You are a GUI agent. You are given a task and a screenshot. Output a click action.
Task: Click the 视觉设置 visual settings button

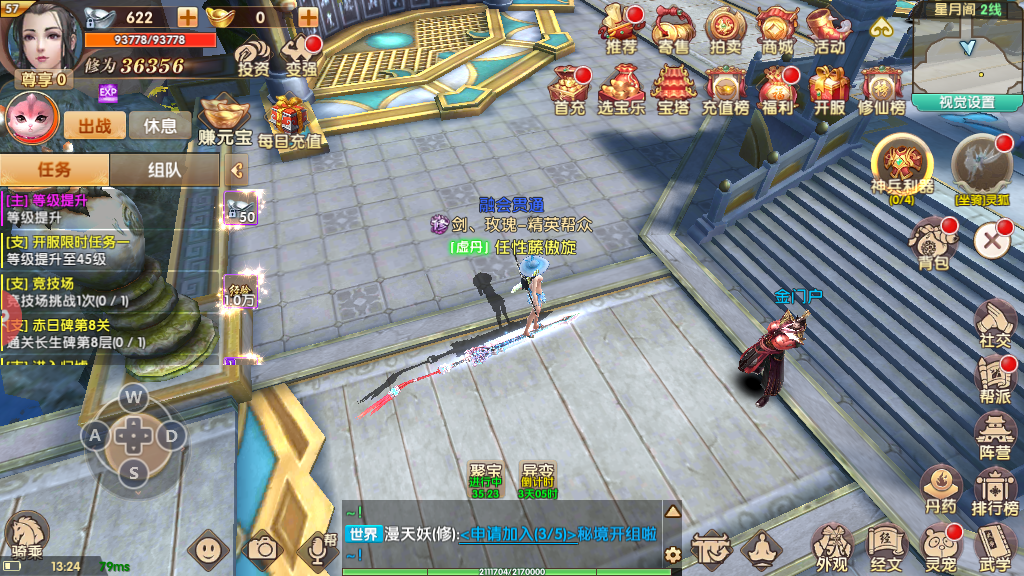point(966,102)
